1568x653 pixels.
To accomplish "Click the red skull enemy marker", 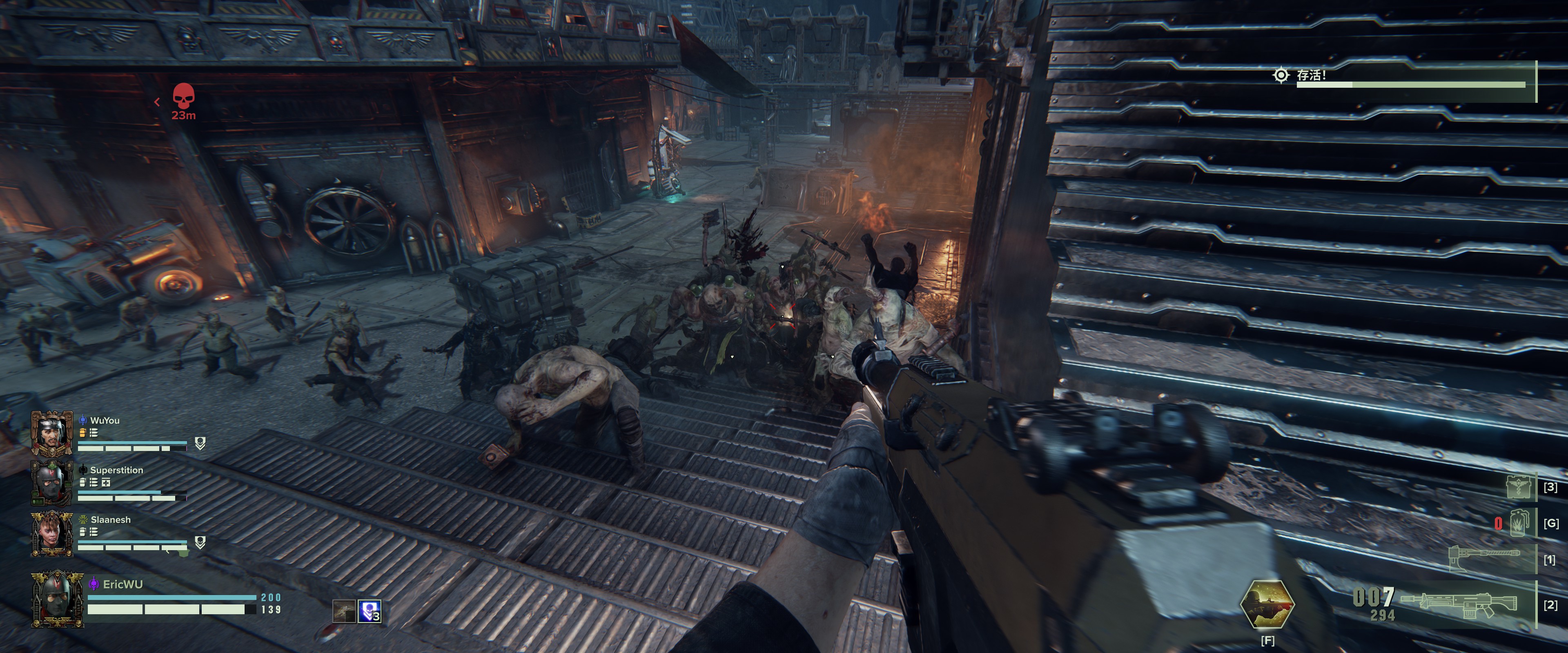I will click(183, 98).
